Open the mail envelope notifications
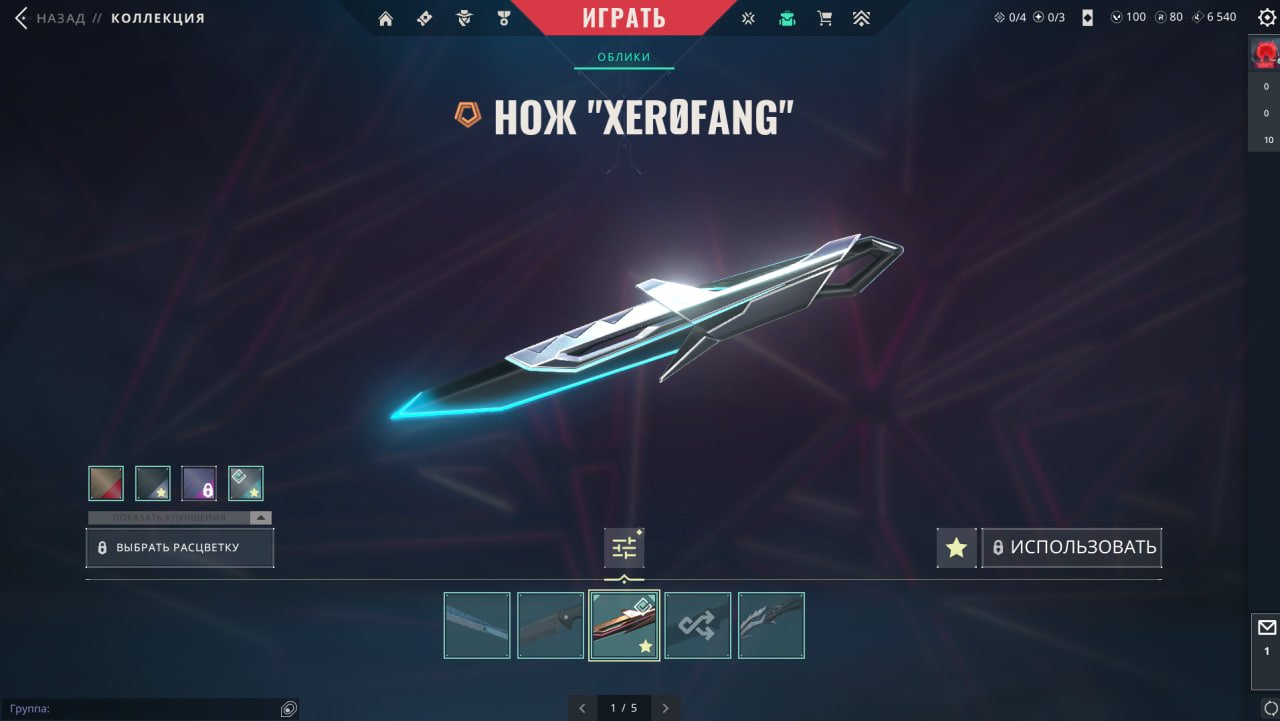Image resolution: width=1280 pixels, height=721 pixels. [1266, 628]
